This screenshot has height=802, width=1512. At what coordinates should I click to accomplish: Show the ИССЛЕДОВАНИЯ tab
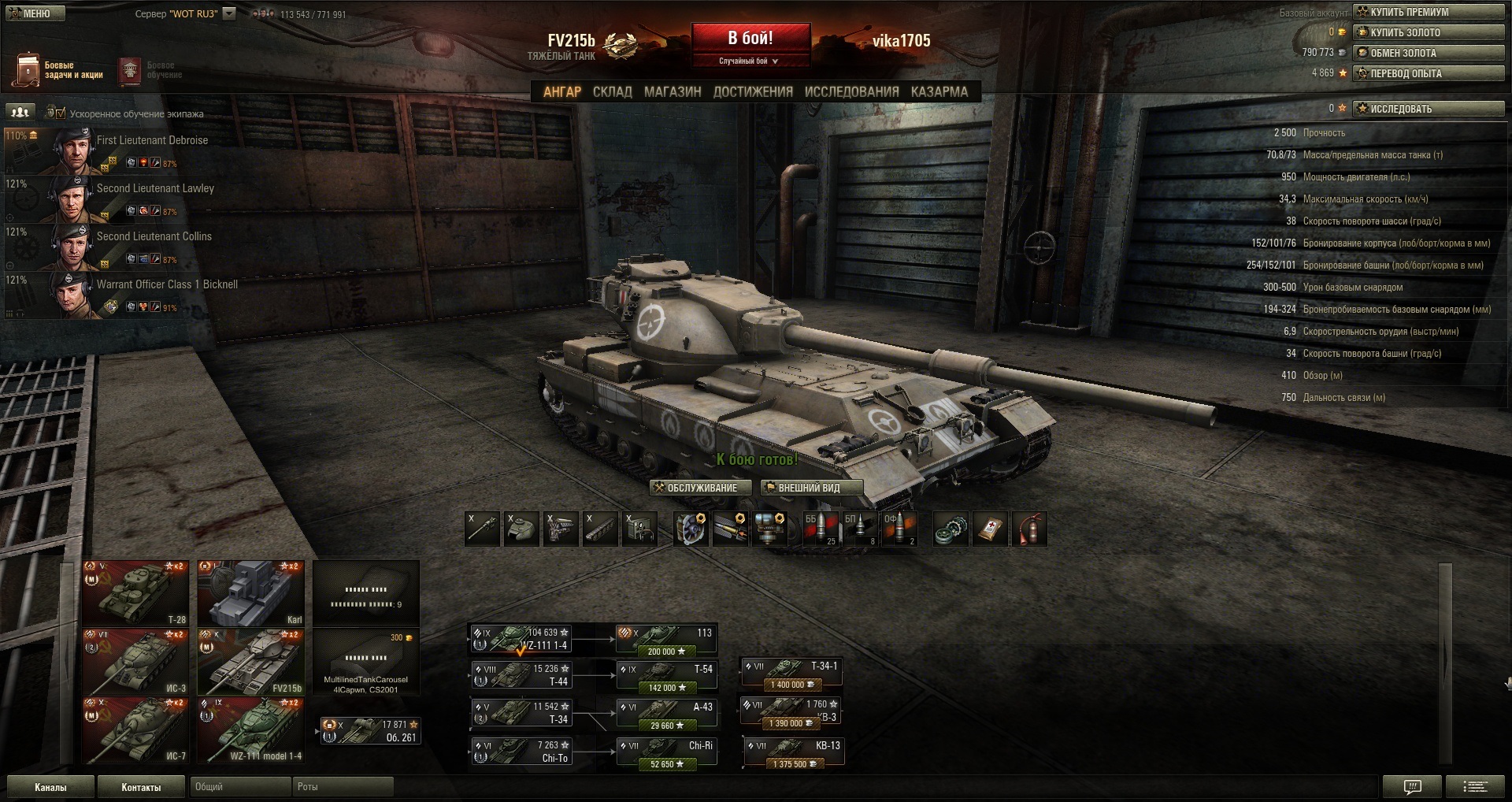pyautogui.click(x=851, y=92)
